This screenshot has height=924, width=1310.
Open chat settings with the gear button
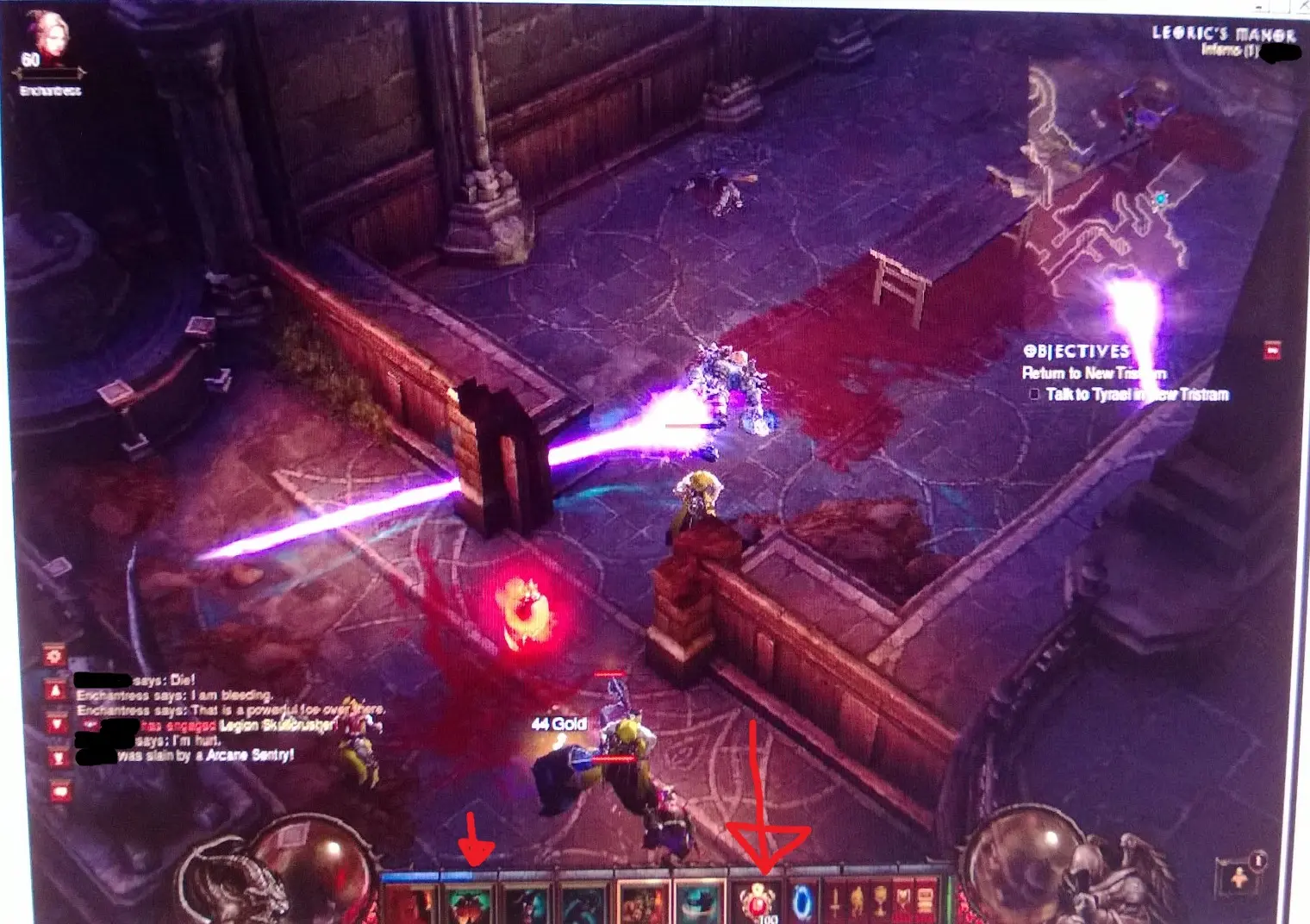click(x=55, y=657)
